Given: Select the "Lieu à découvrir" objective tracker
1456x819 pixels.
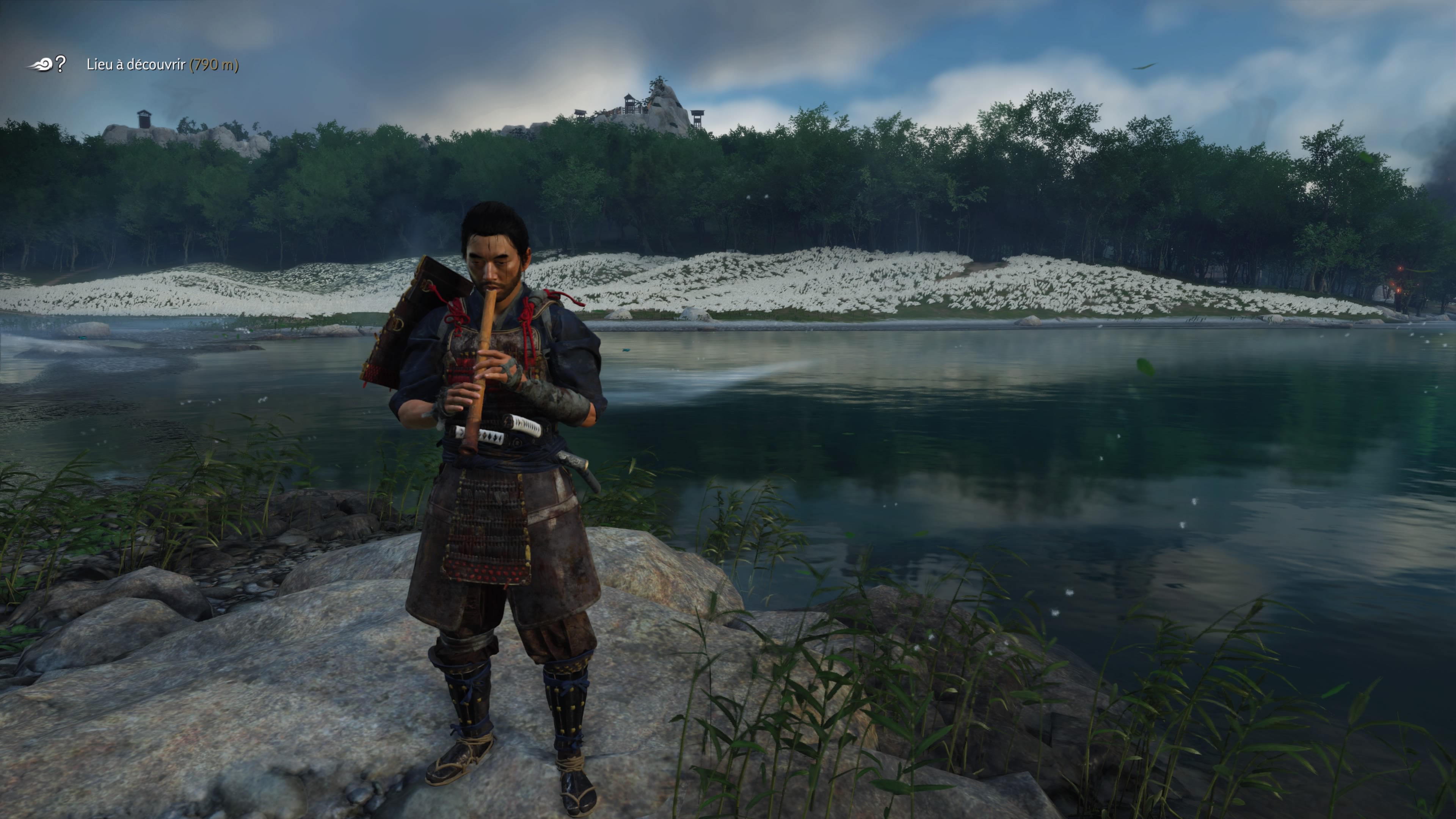Looking at the screenshot, I should [x=162, y=65].
